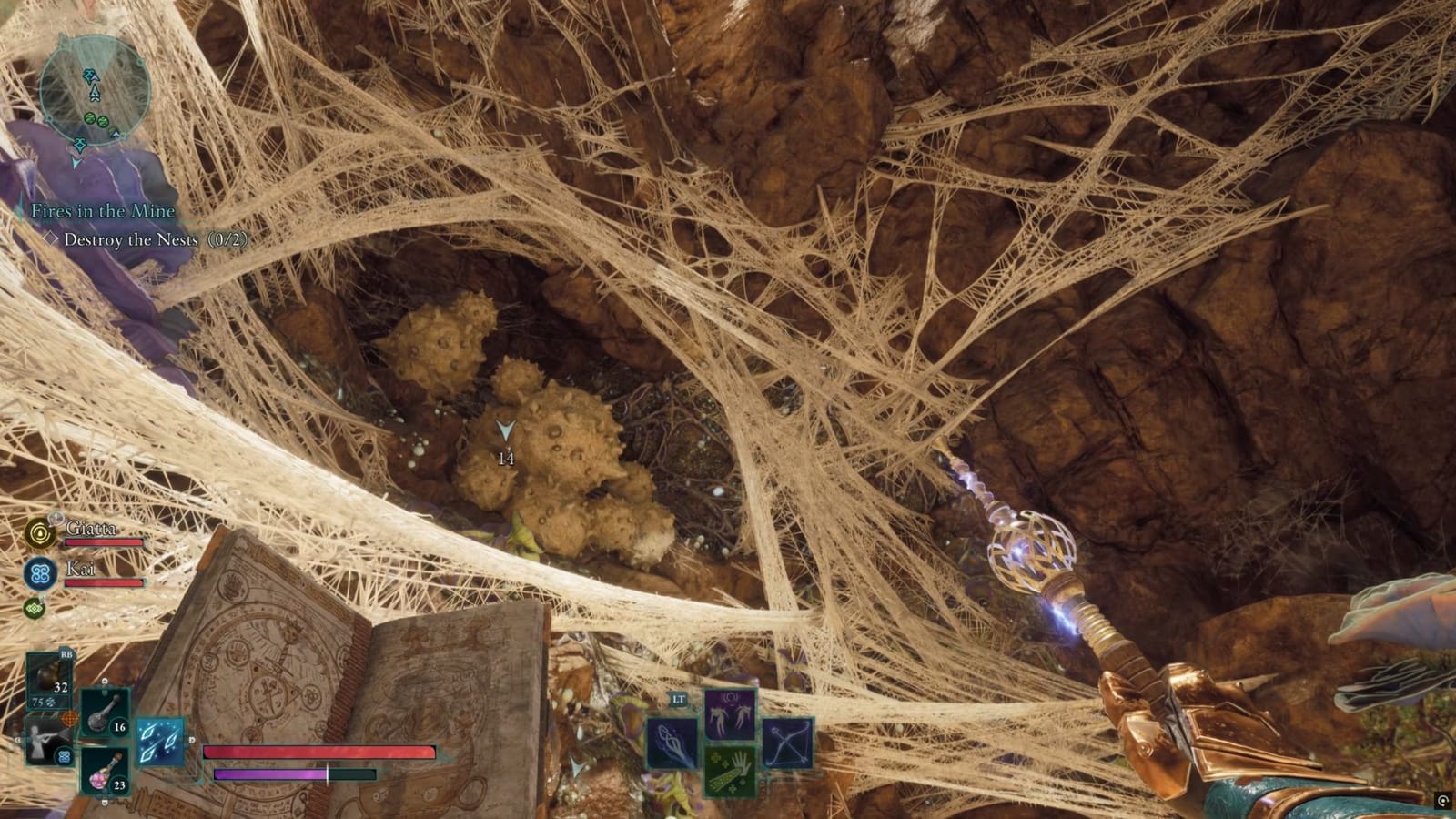Image resolution: width=1456 pixels, height=819 pixels.
Task: Click the healing potion counter showing 23
Action: click(118, 784)
